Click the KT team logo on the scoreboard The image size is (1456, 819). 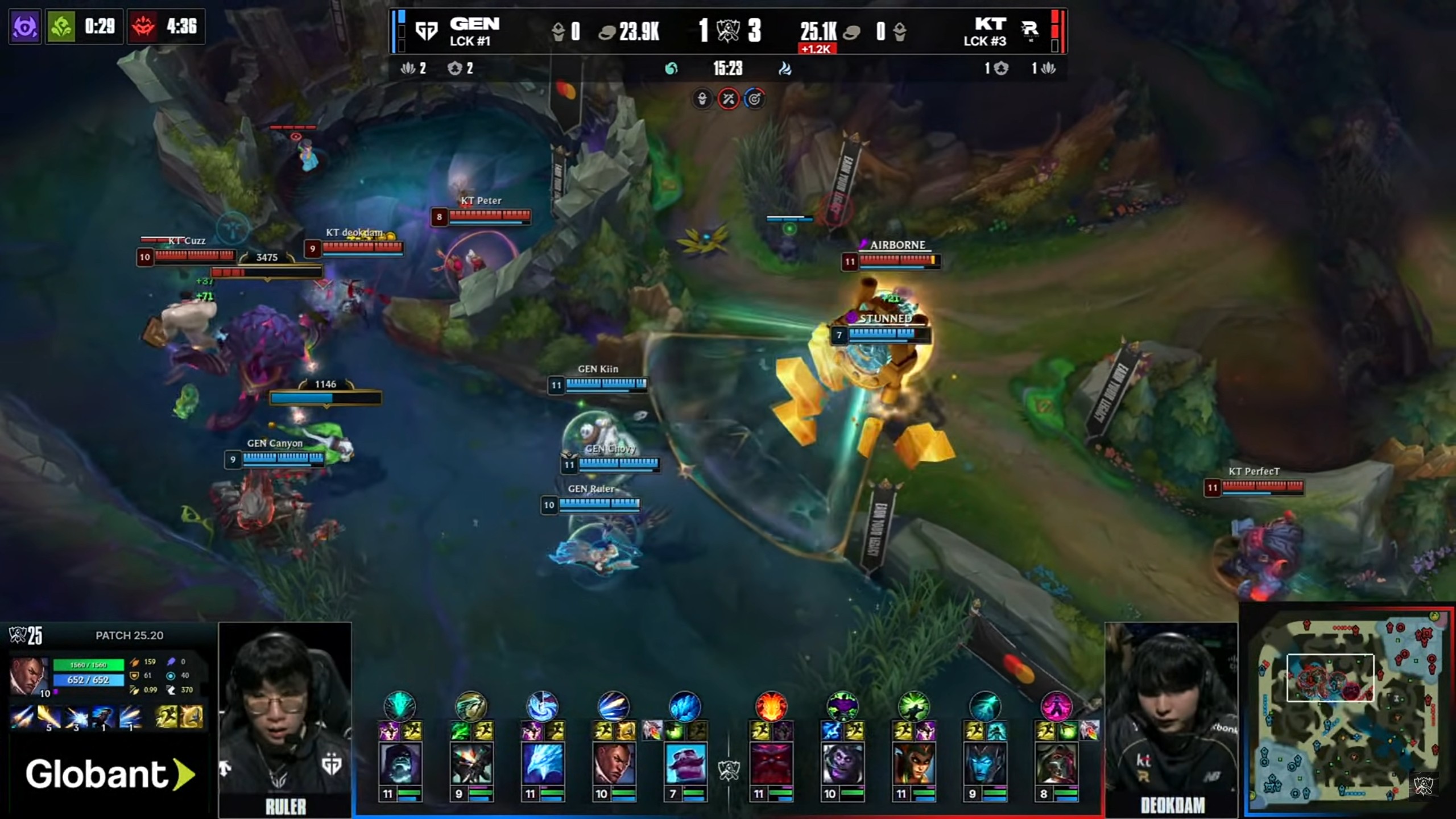tap(1029, 30)
